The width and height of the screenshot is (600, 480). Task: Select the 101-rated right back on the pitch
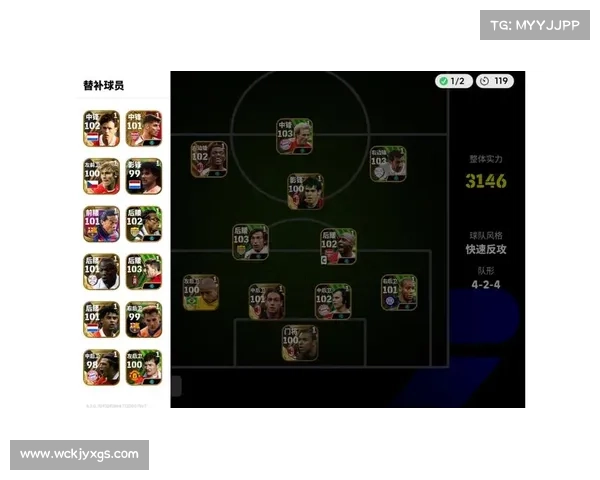(x=398, y=292)
